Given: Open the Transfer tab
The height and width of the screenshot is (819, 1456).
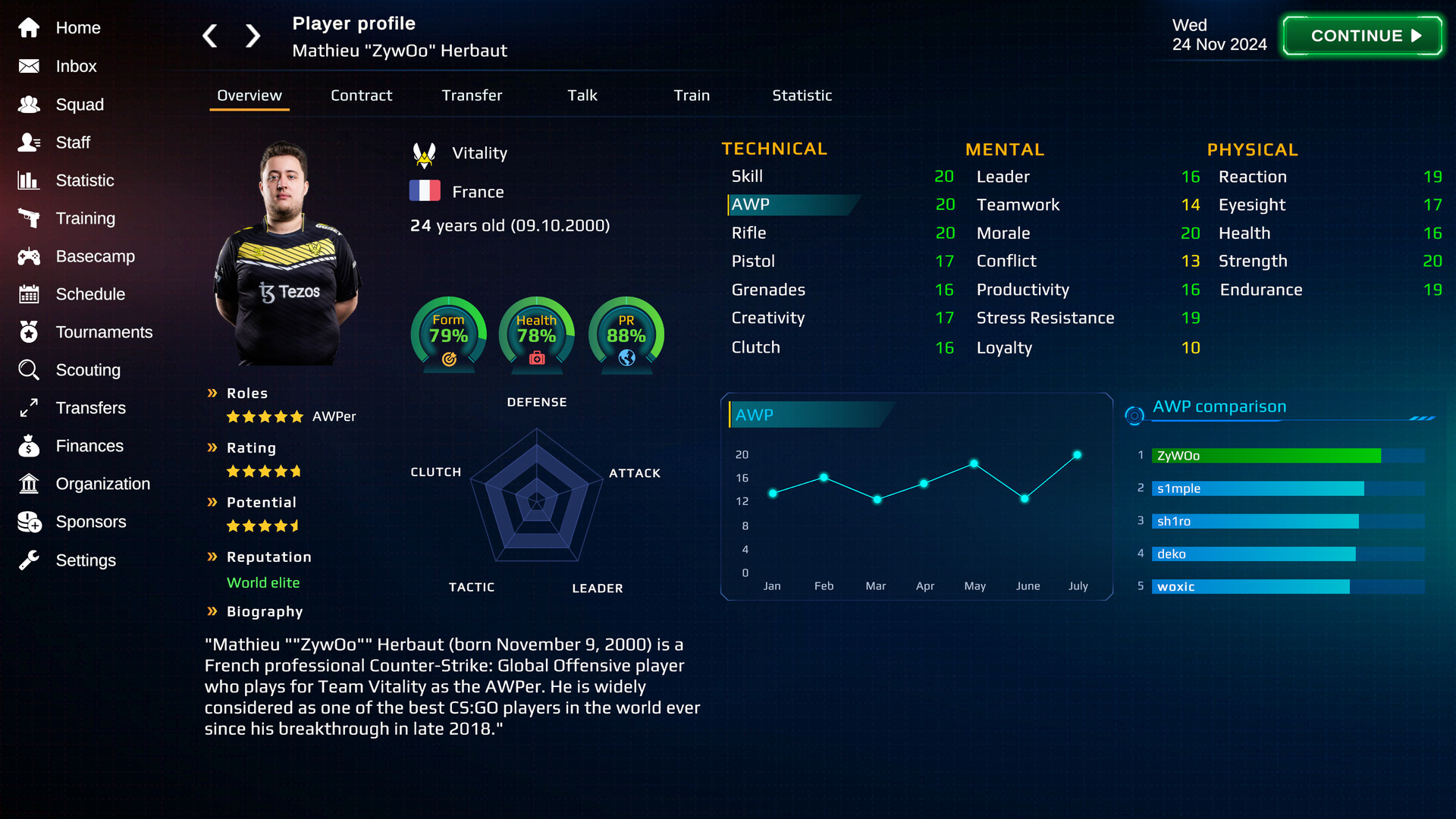Looking at the screenshot, I should point(472,96).
